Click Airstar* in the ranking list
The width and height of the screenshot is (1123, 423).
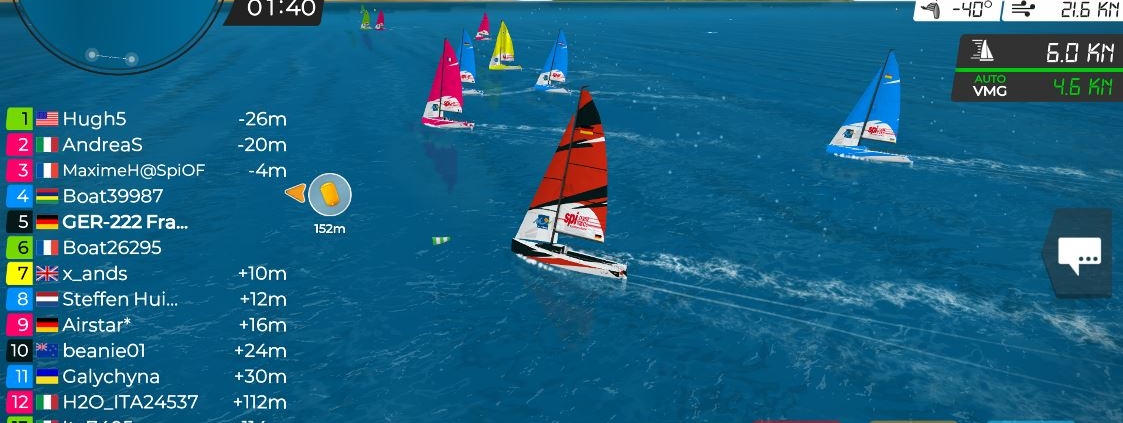146,325
